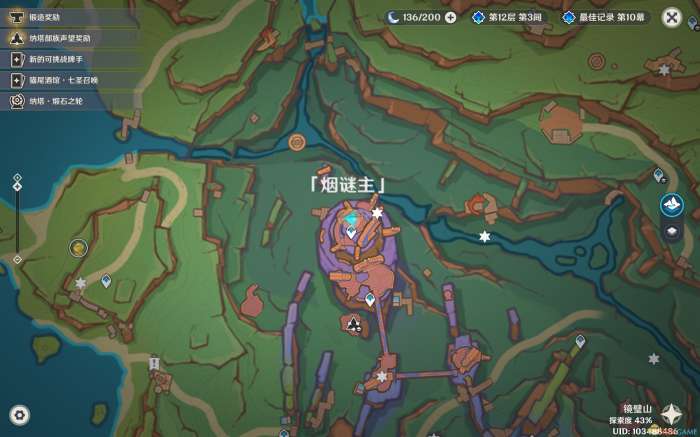Screen dimensions: 700x437
Task: Zoom out with the bottom diamond of zoom slider
Action: (17, 259)
